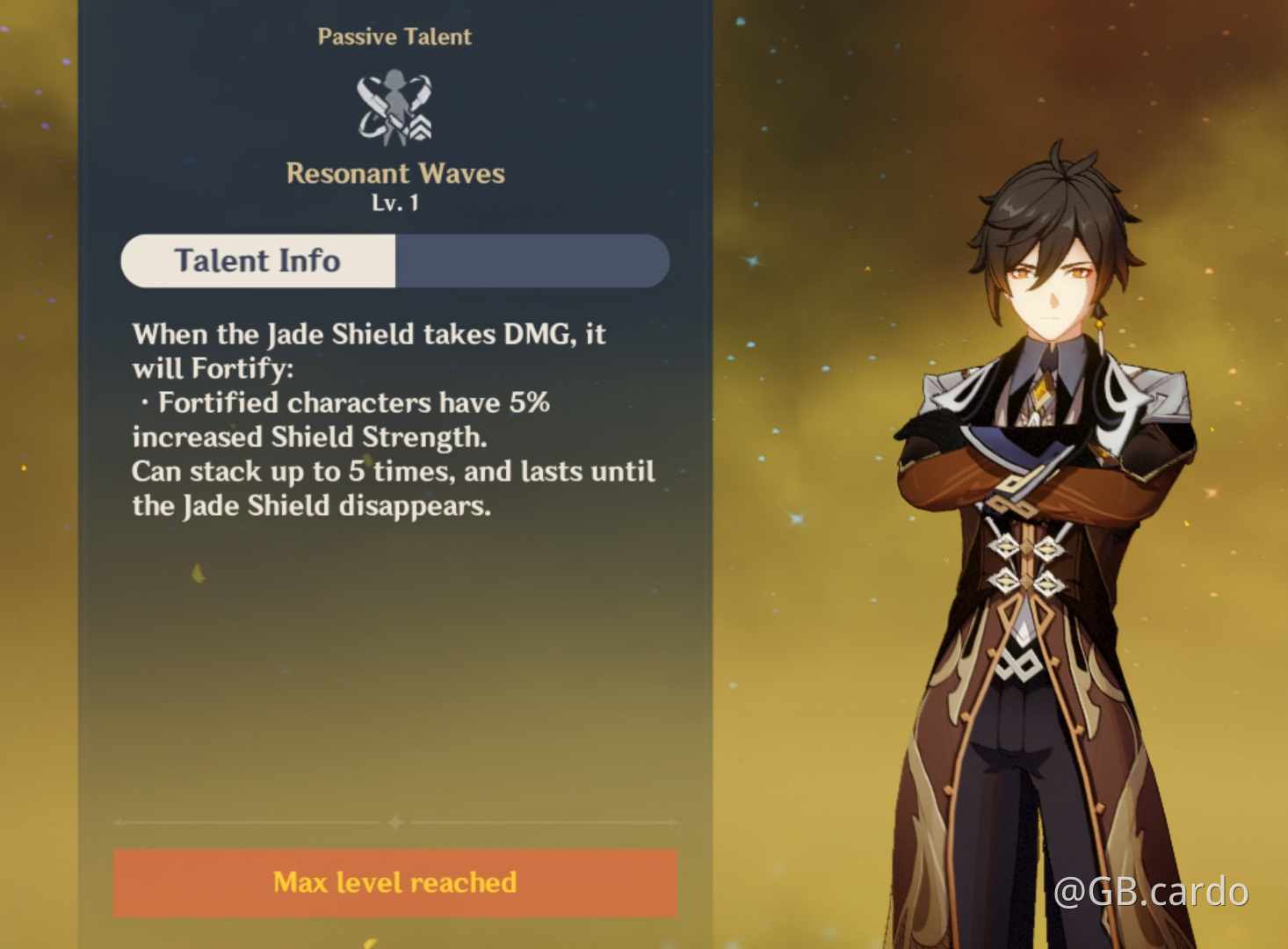The height and width of the screenshot is (949, 1288).
Task: Click the Resonant Waves title text
Action: click(x=394, y=173)
